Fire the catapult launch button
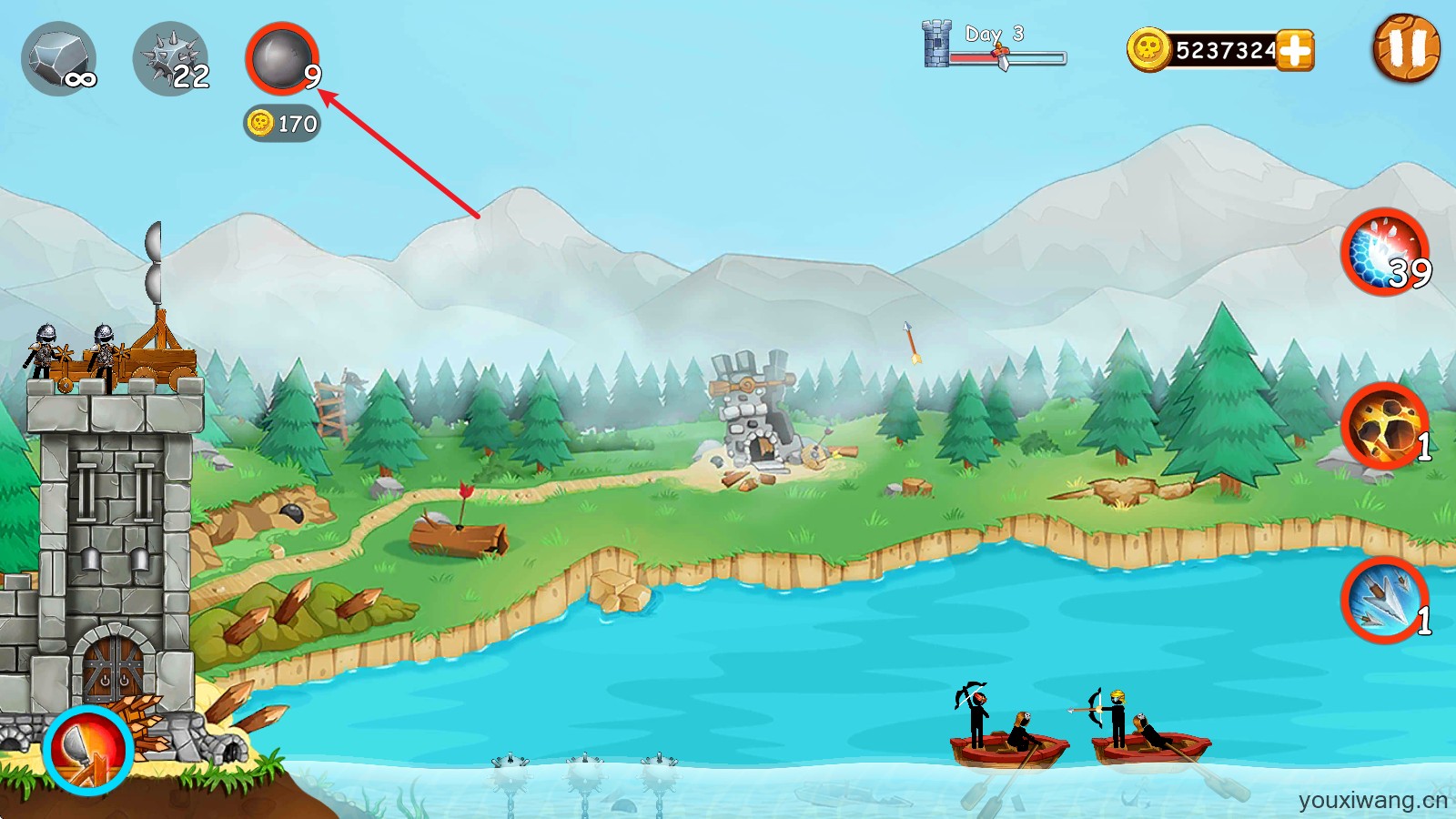 click(88, 750)
